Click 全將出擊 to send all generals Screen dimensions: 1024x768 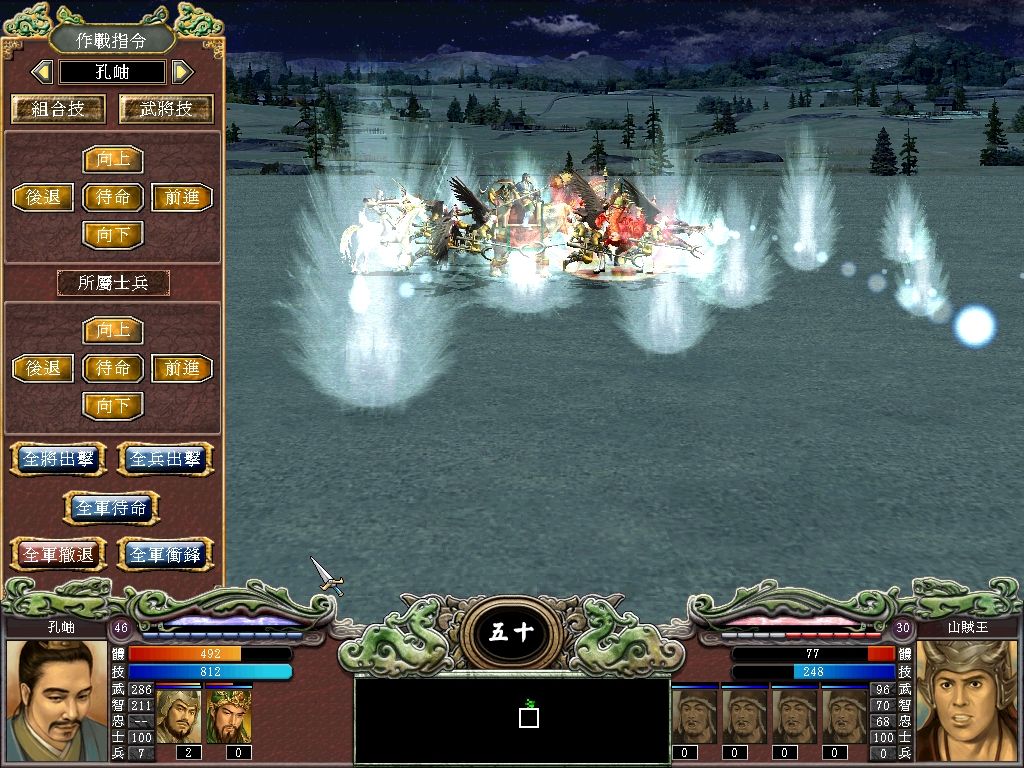(x=61, y=459)
